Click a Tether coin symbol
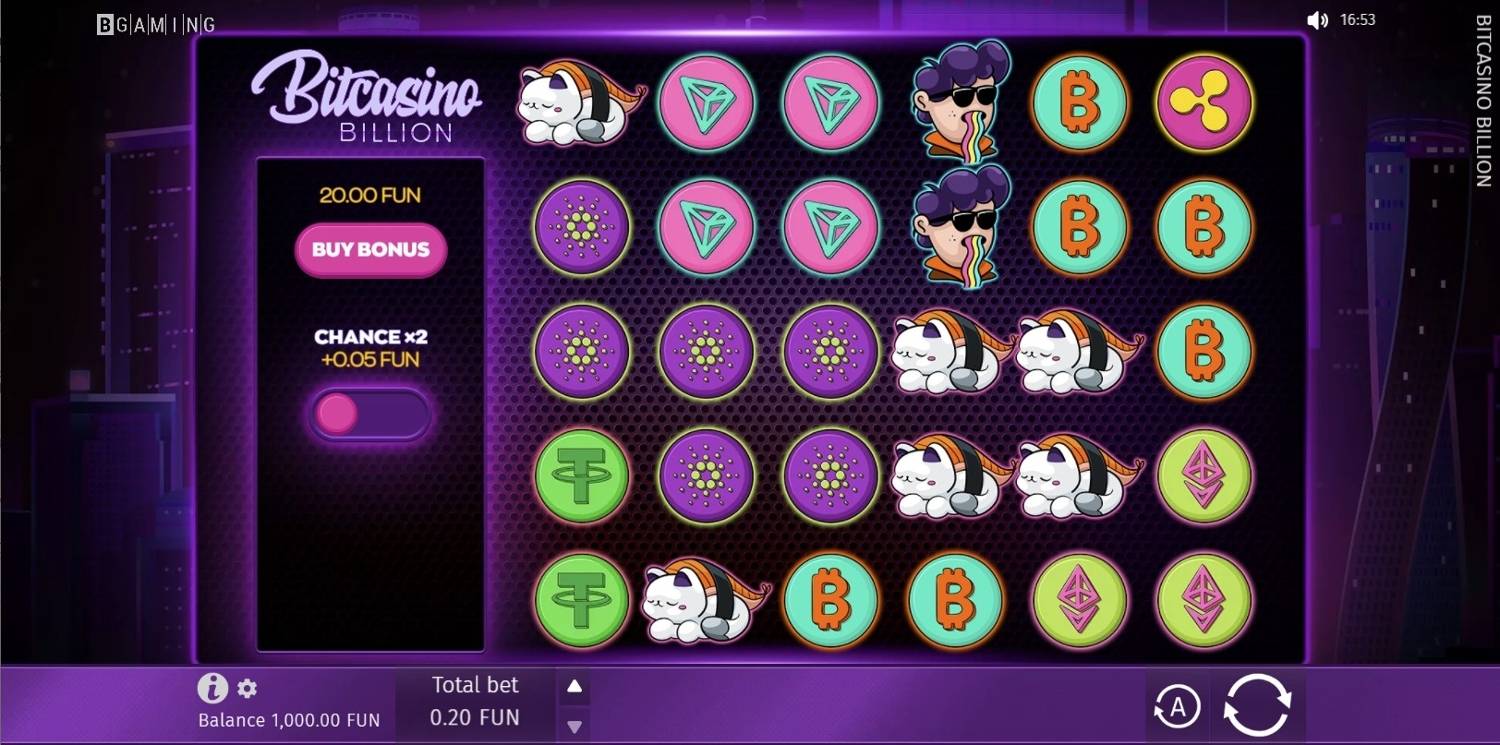Screen dimensions: 1500x745 580,476
